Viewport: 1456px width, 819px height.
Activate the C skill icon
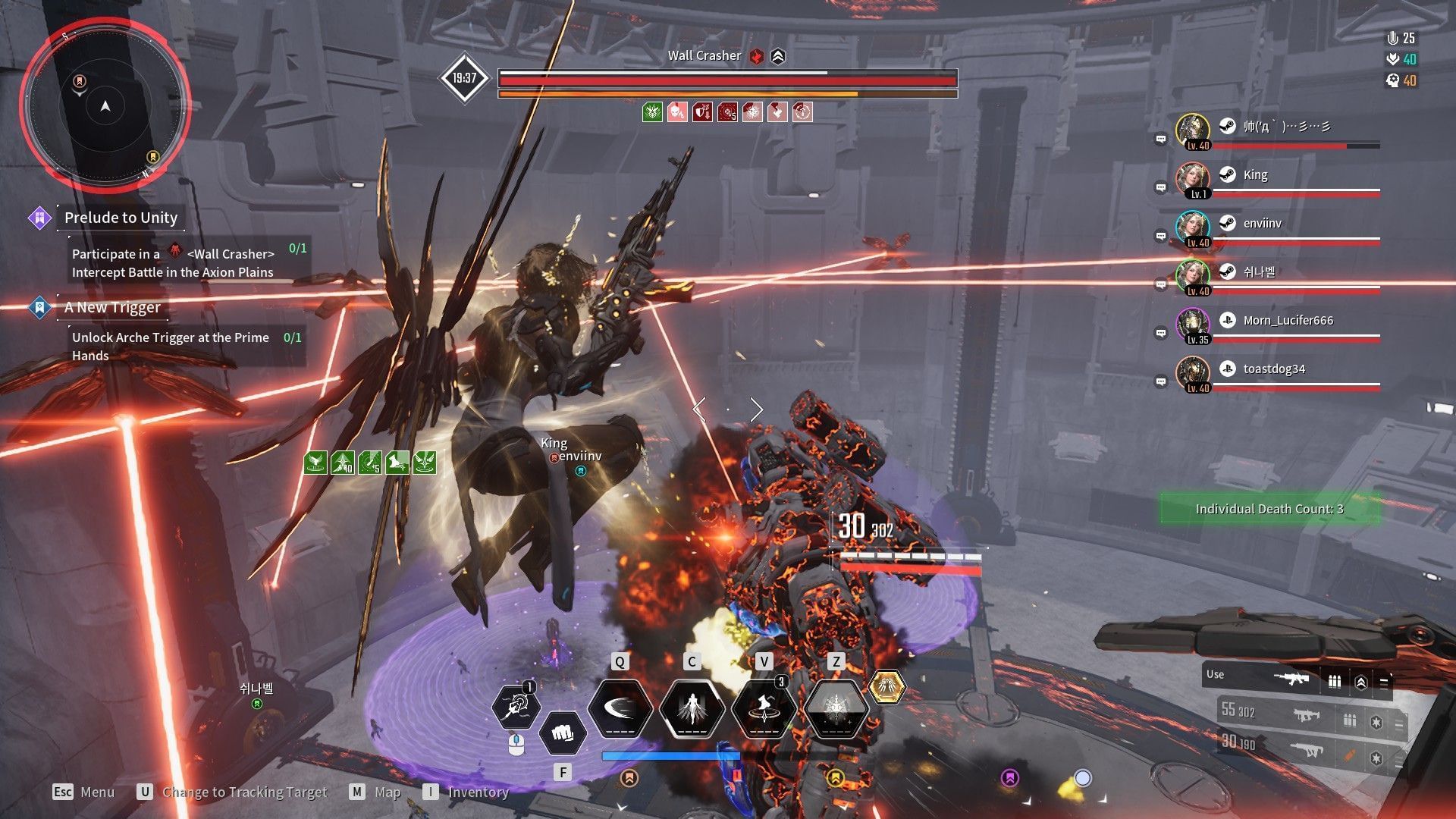tap(692, 708)
